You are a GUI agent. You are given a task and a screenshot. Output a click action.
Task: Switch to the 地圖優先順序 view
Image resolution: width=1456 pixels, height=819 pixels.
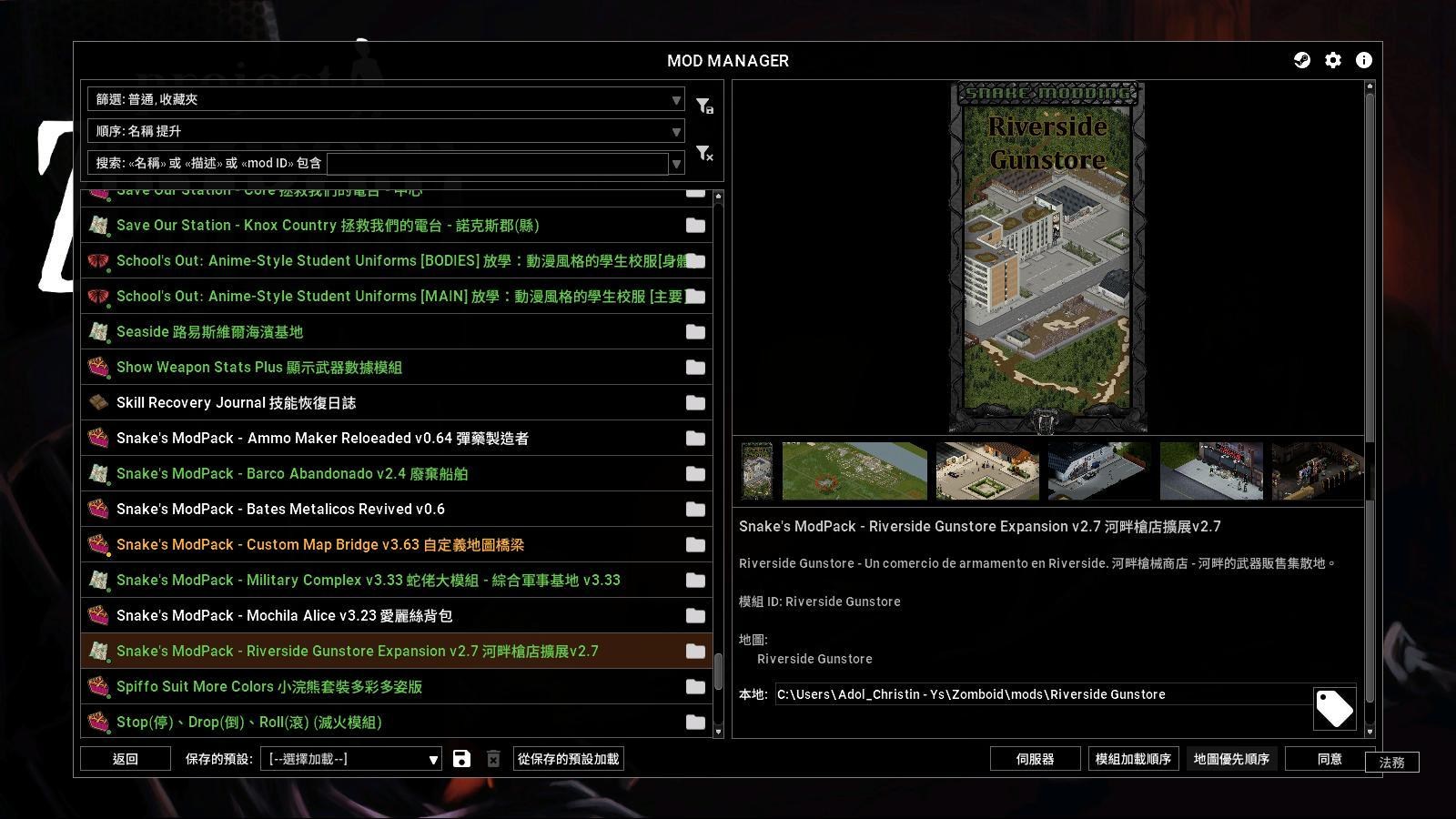point(1232,758)
